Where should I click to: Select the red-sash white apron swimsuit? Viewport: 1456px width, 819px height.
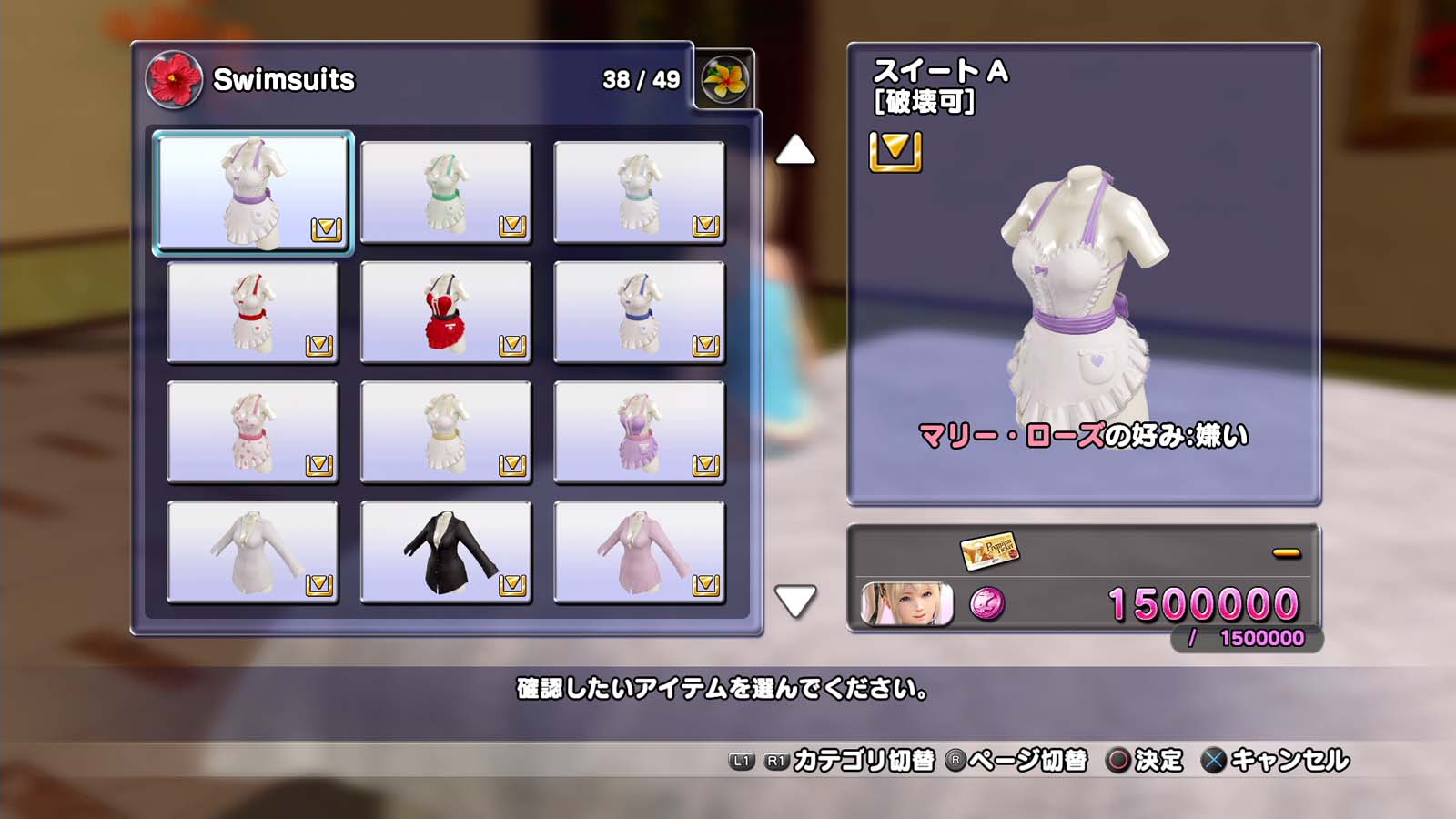click(x=252, y=312)
